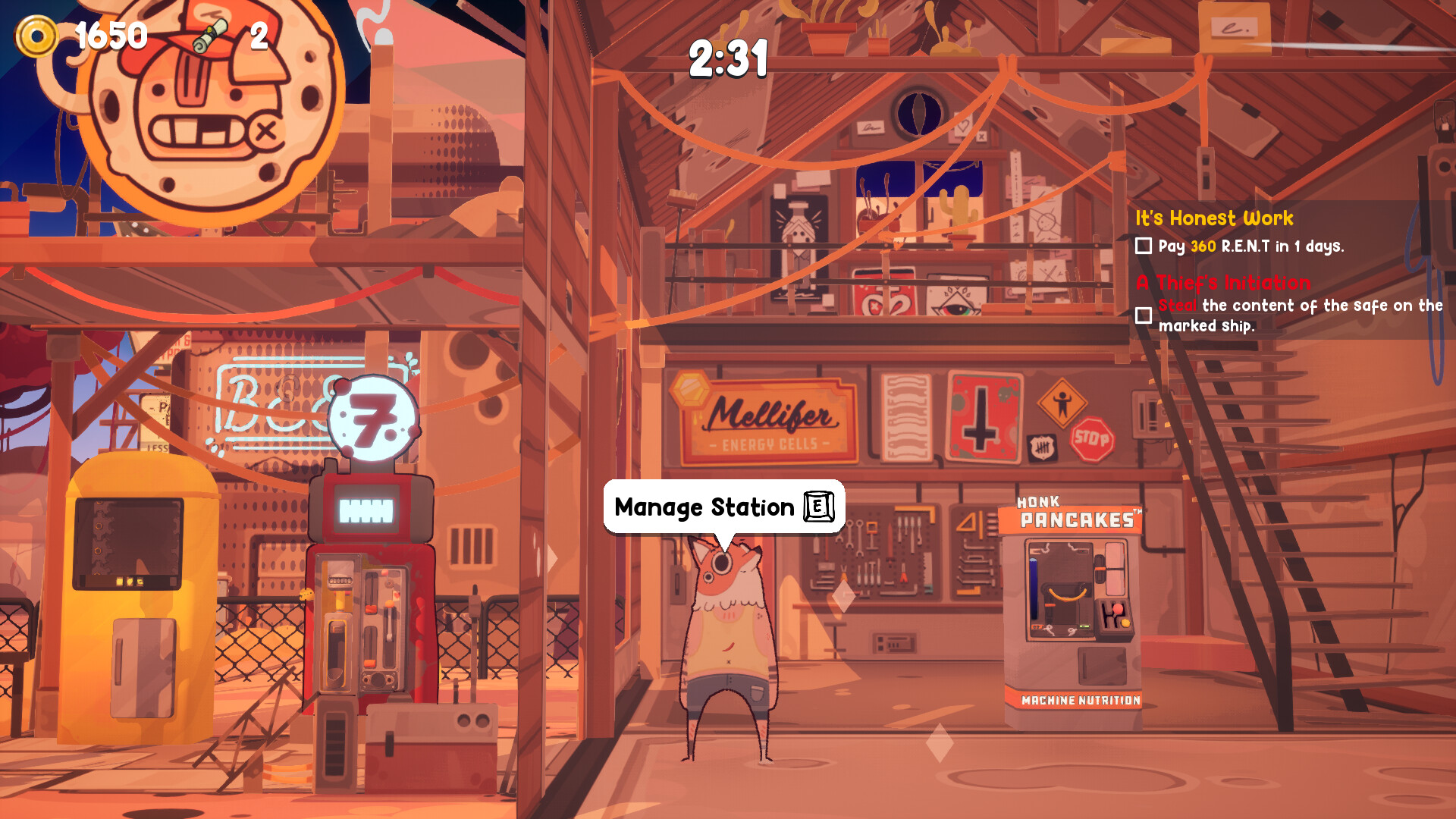Expand the A Thief's Initiation quest entry
This screenshot has width=1456, height=819.
click(1221, 283)
